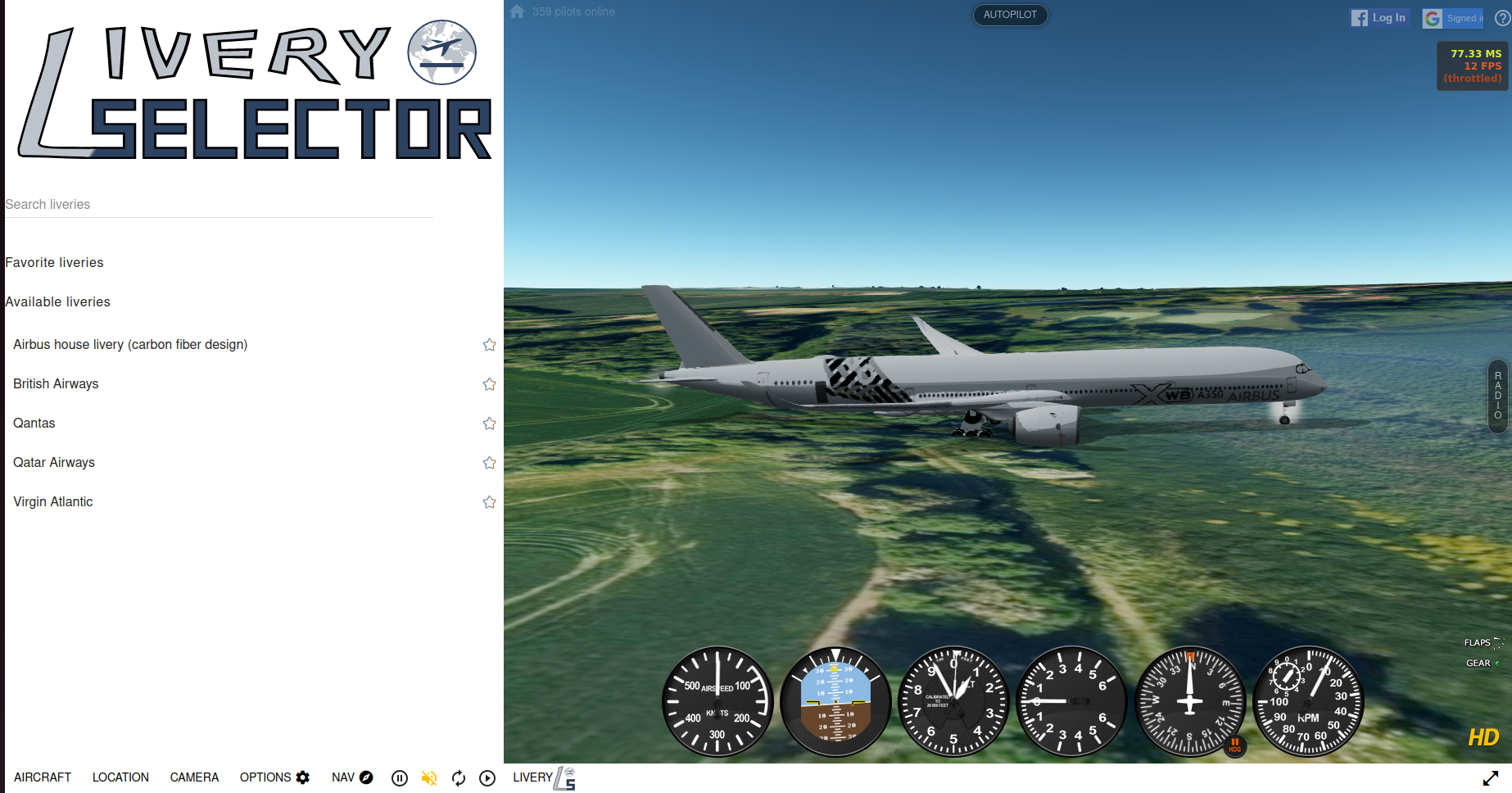Screen dimensions: 1512x793
Task: Click the Search liveries input field
Action: pos(217,204)
